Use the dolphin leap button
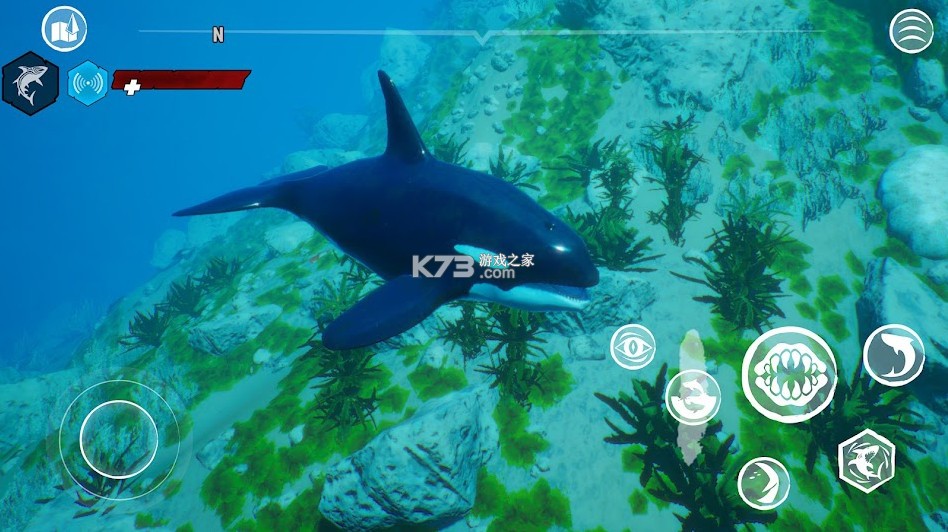Screen dimensions: 948x532 pyautogui.click(x=893, y=355)
